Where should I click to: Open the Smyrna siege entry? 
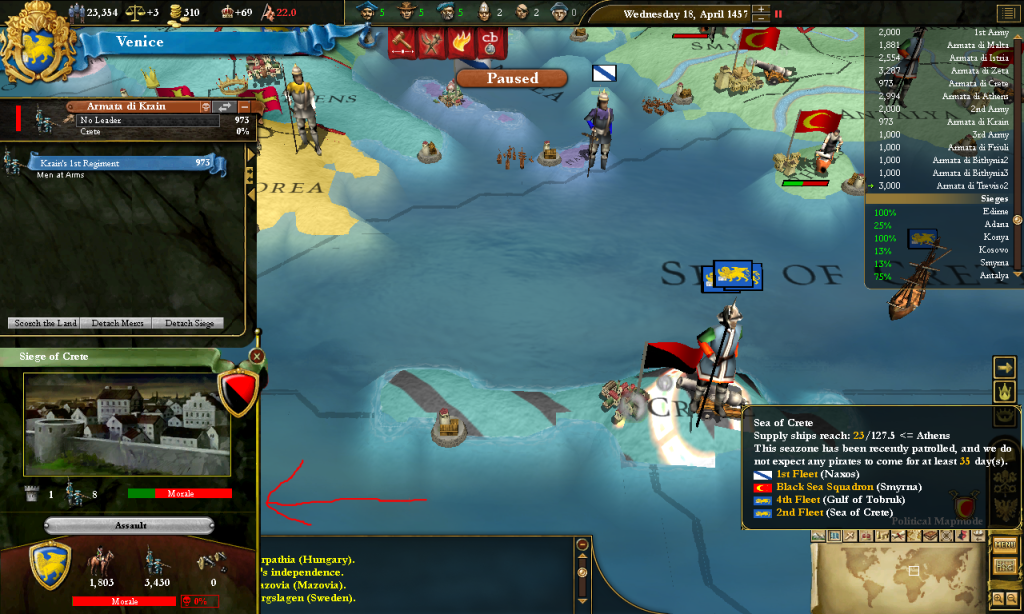click(x=960, y=263)
